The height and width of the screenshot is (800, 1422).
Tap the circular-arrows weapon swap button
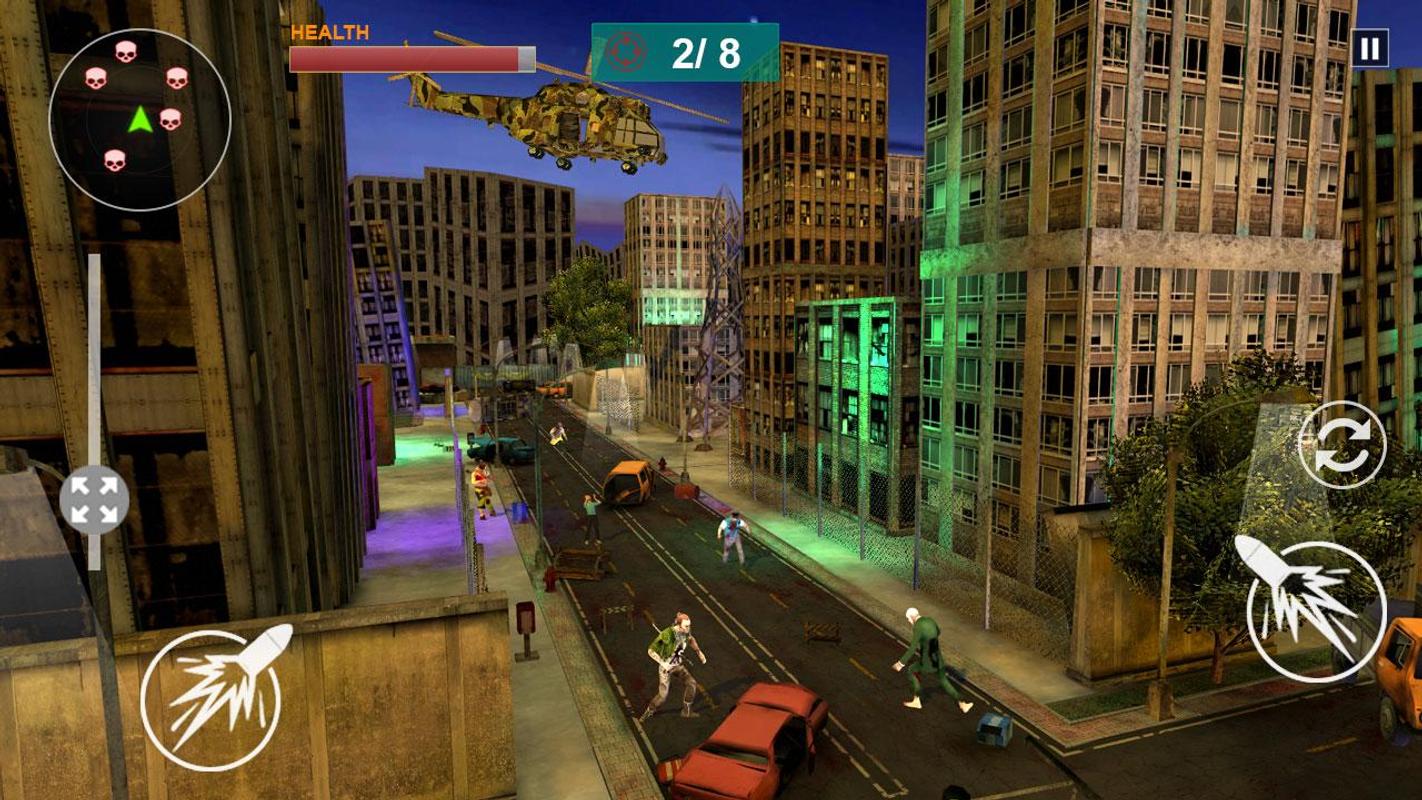click(x=1342, y=445)
